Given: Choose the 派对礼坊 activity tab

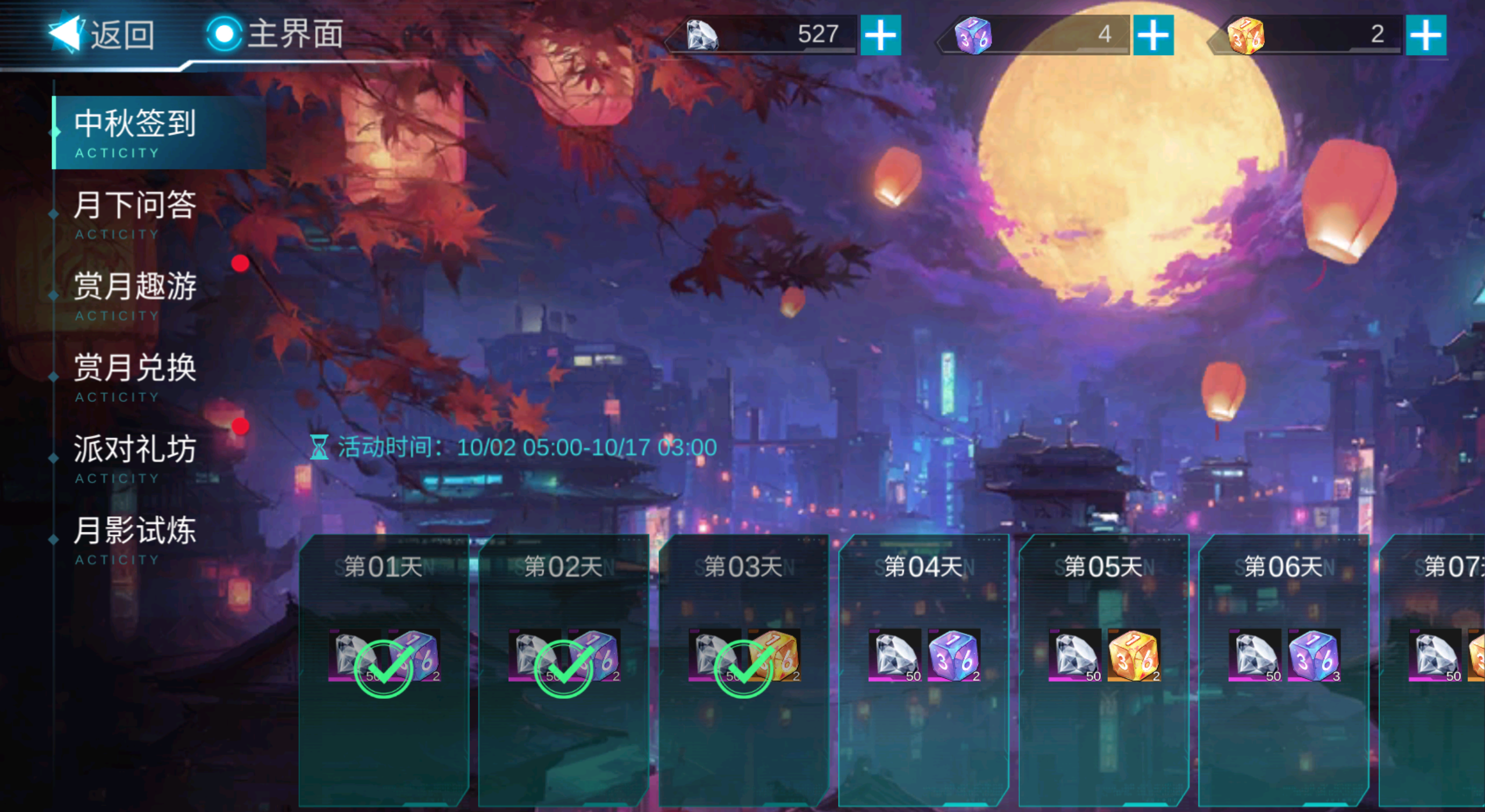Looking at the screenshot, I should tap(136, 456).
